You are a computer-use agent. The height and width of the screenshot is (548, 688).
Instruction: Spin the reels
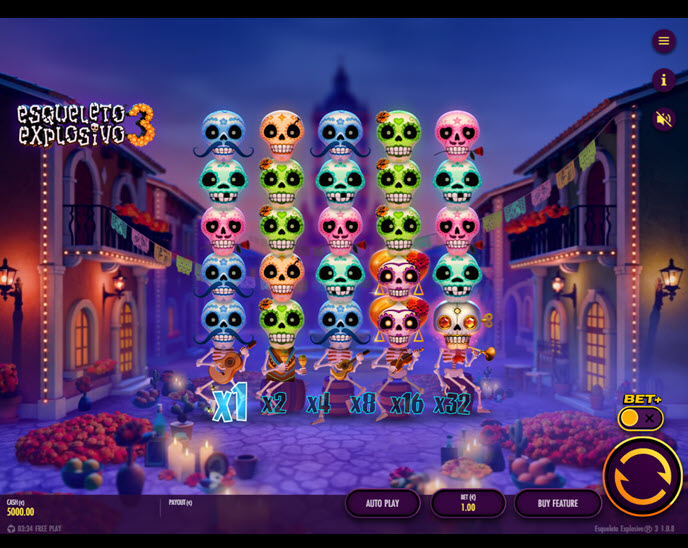[642, 476]
